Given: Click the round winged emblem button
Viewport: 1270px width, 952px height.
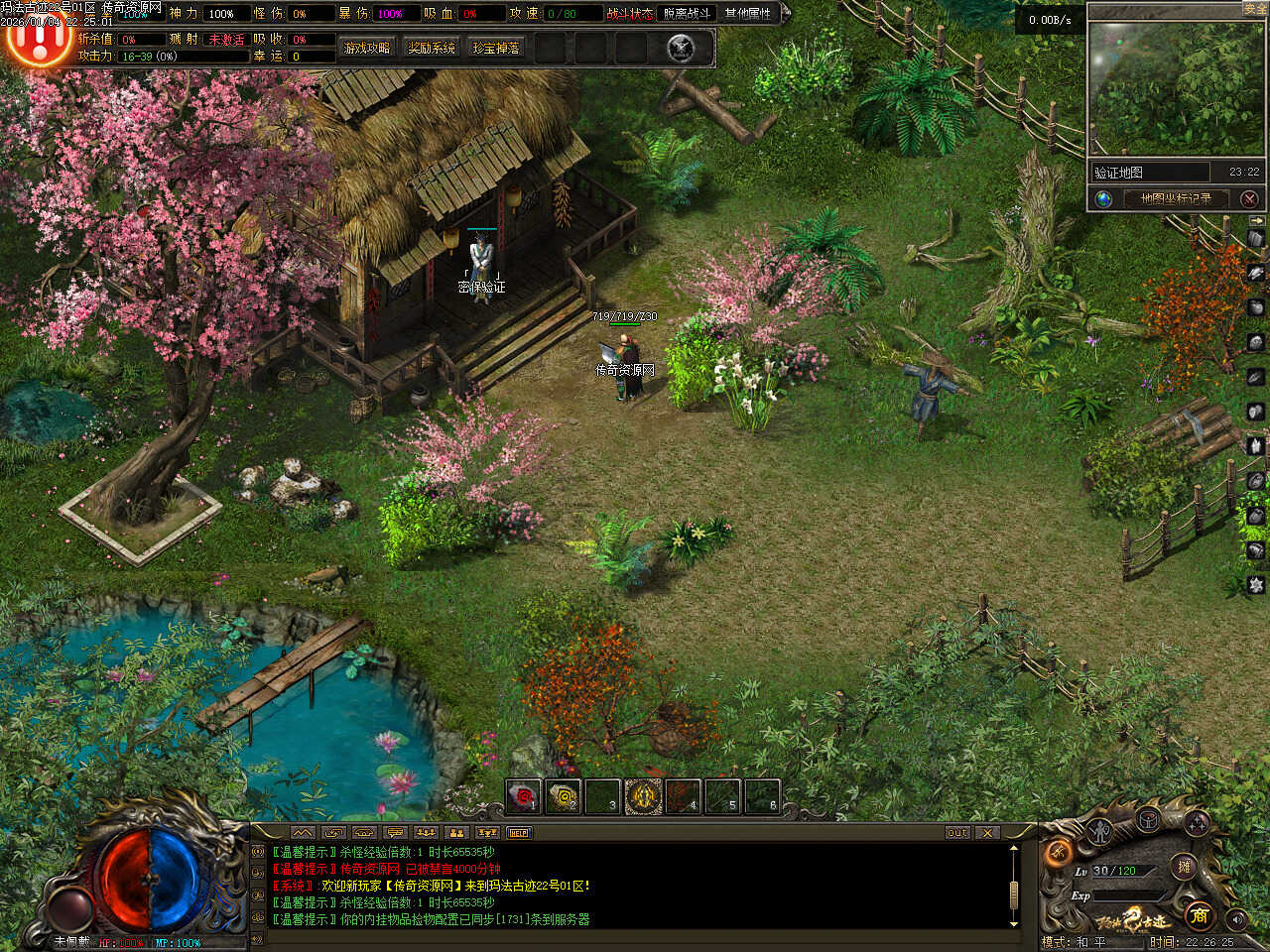Looking at the screenshot, I should [x=681, y=48].
